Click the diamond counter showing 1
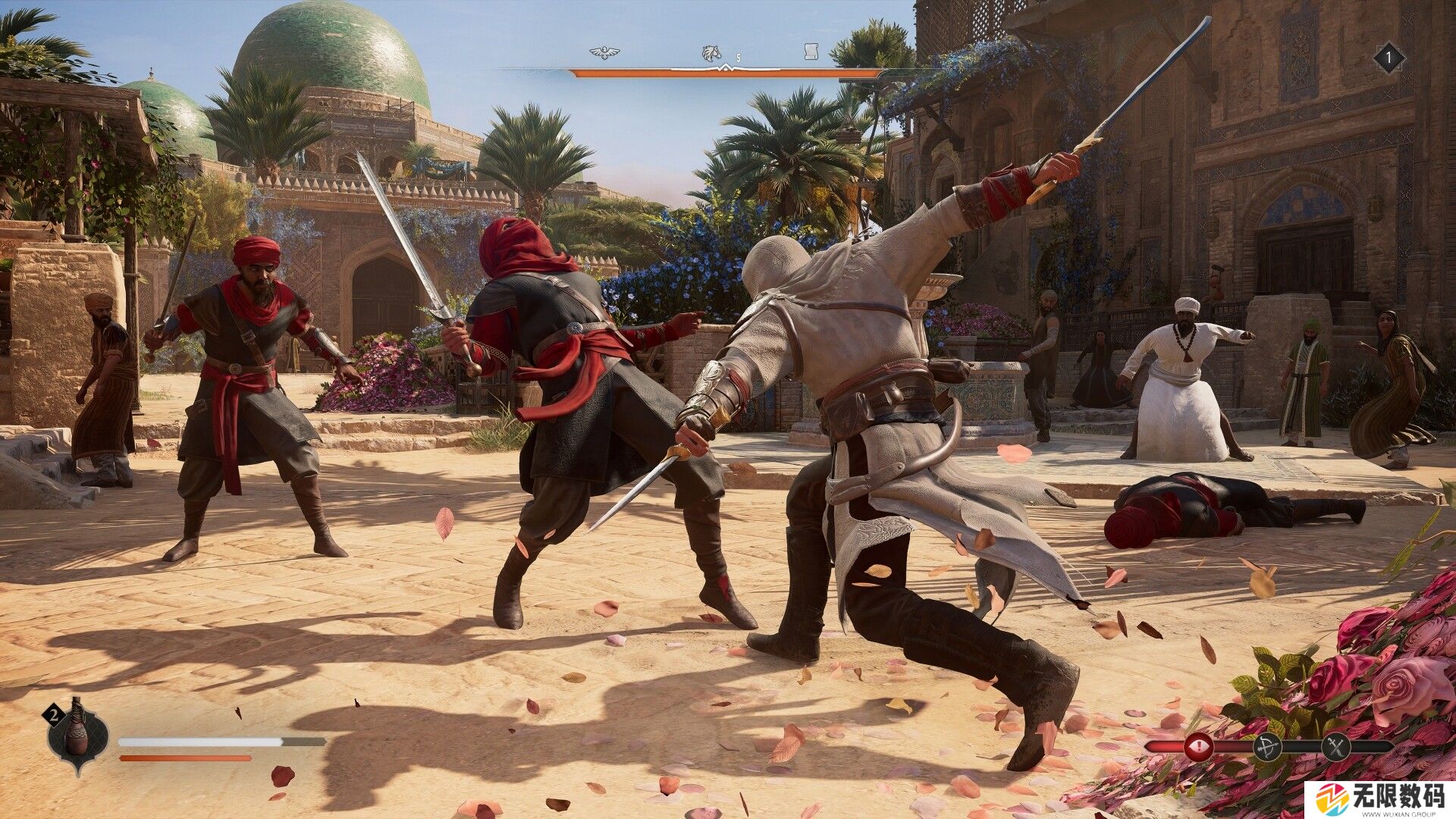 (x=1389, y=57)
